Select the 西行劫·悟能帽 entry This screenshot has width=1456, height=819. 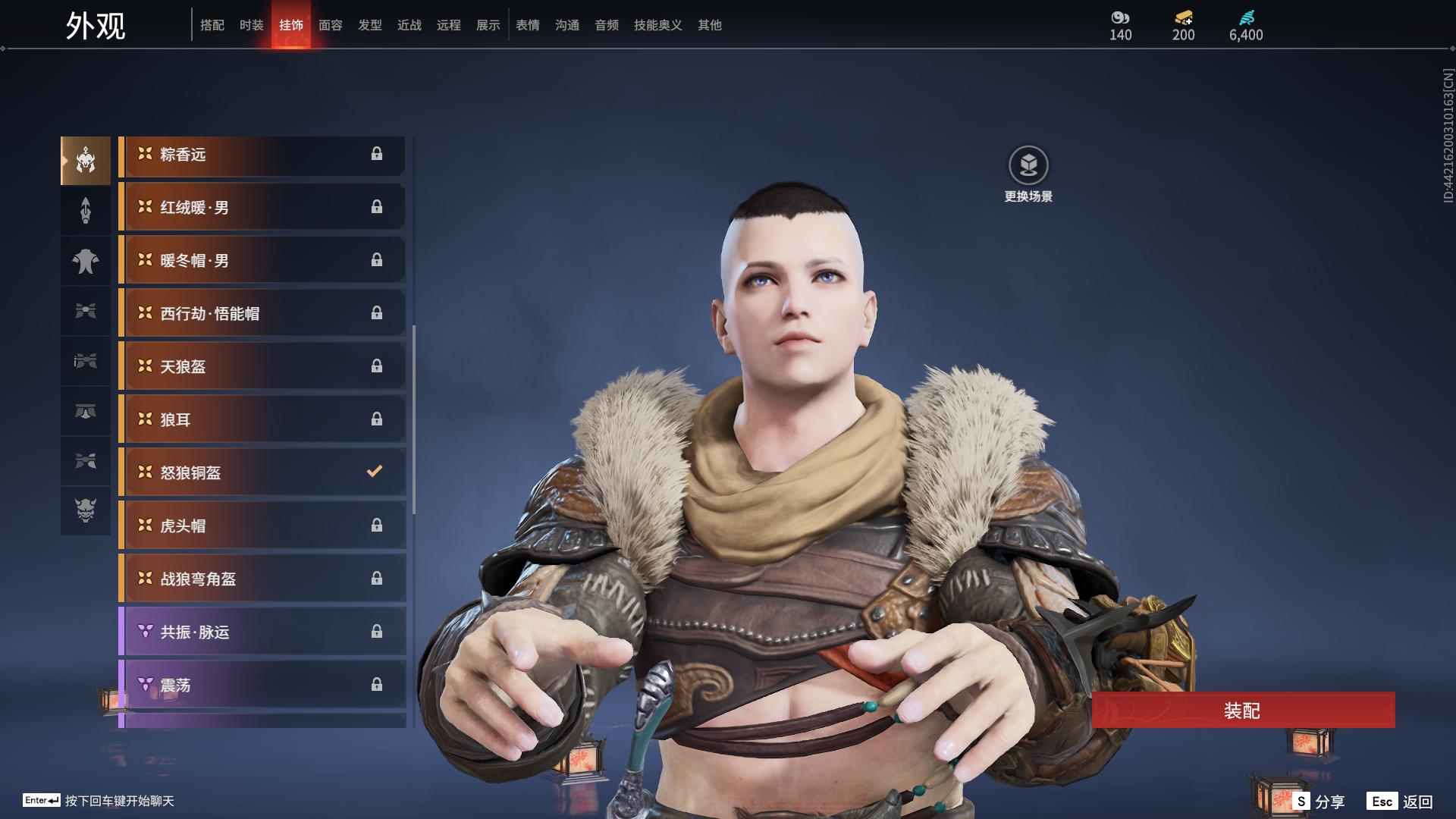point(262,313)
